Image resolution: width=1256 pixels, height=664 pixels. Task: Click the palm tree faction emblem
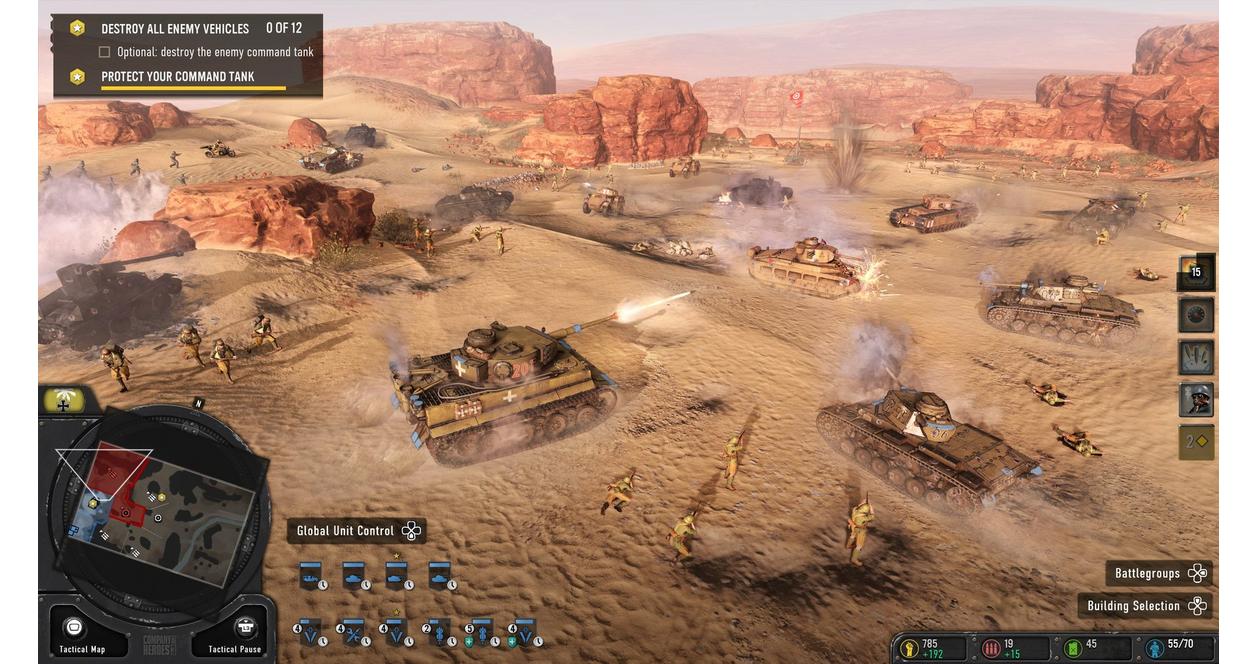click(68, 402)
